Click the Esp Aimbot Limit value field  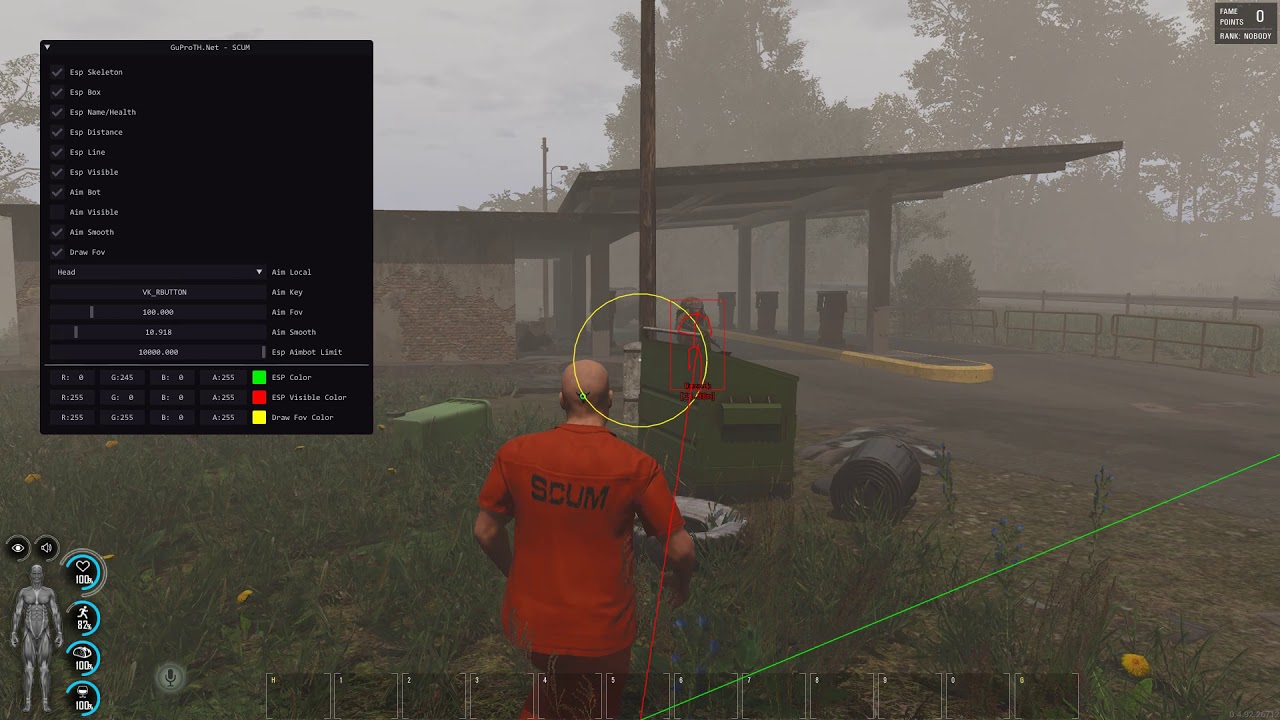[x=157, y=352]
